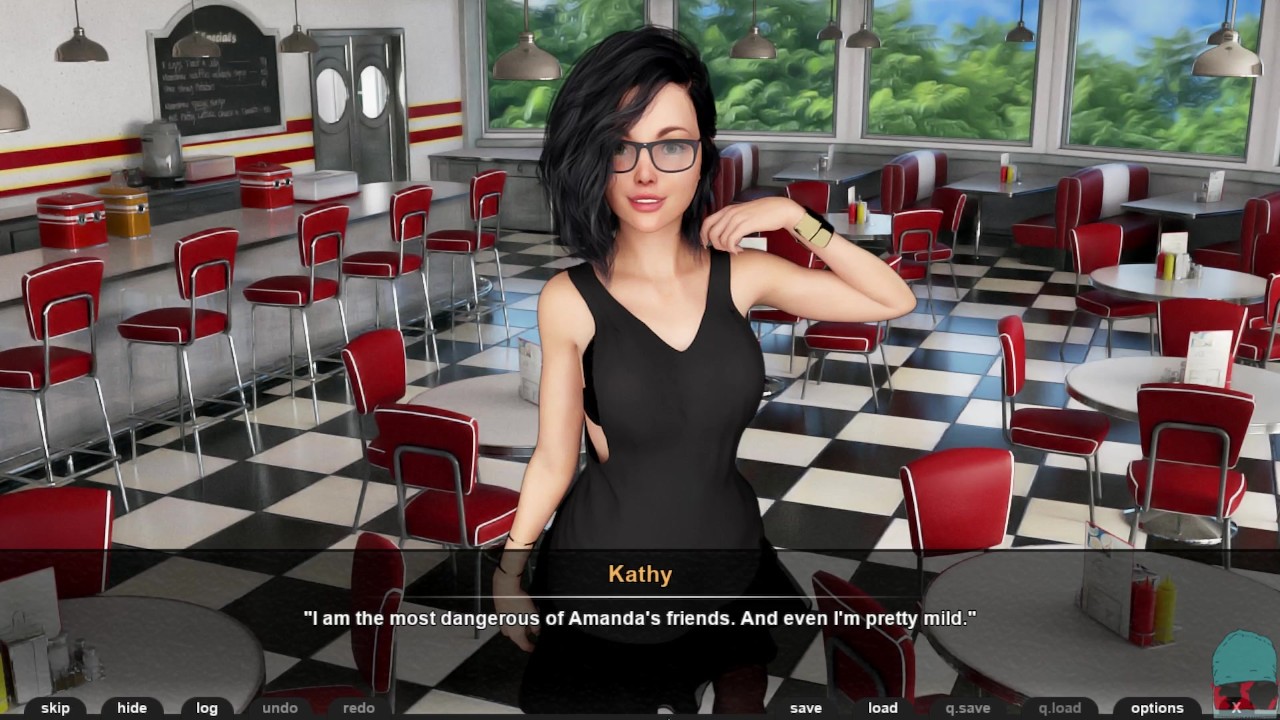
Task: Quick load with q.load
Action: point(1059,708)
